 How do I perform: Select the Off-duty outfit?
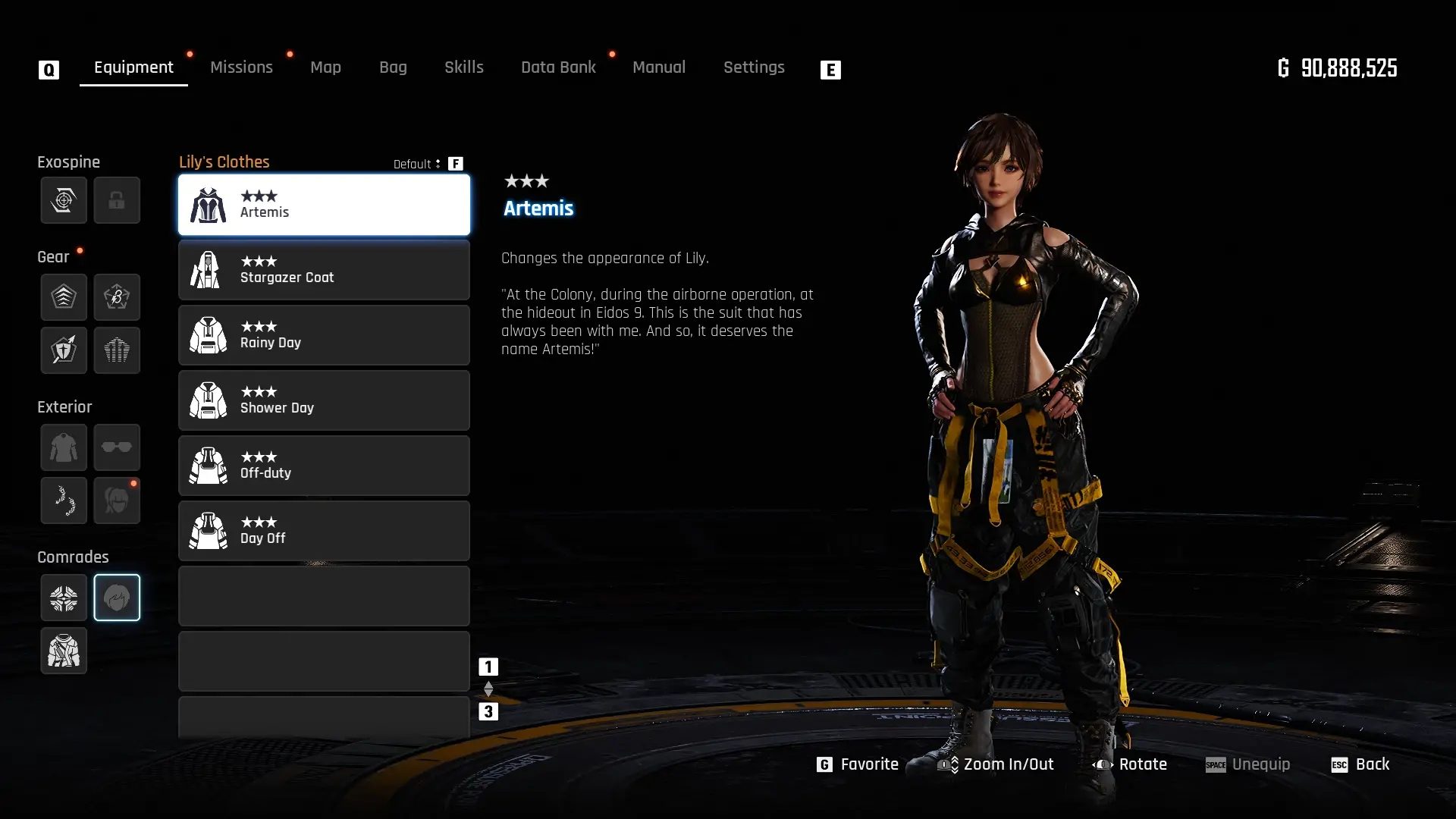coord(324,466)
